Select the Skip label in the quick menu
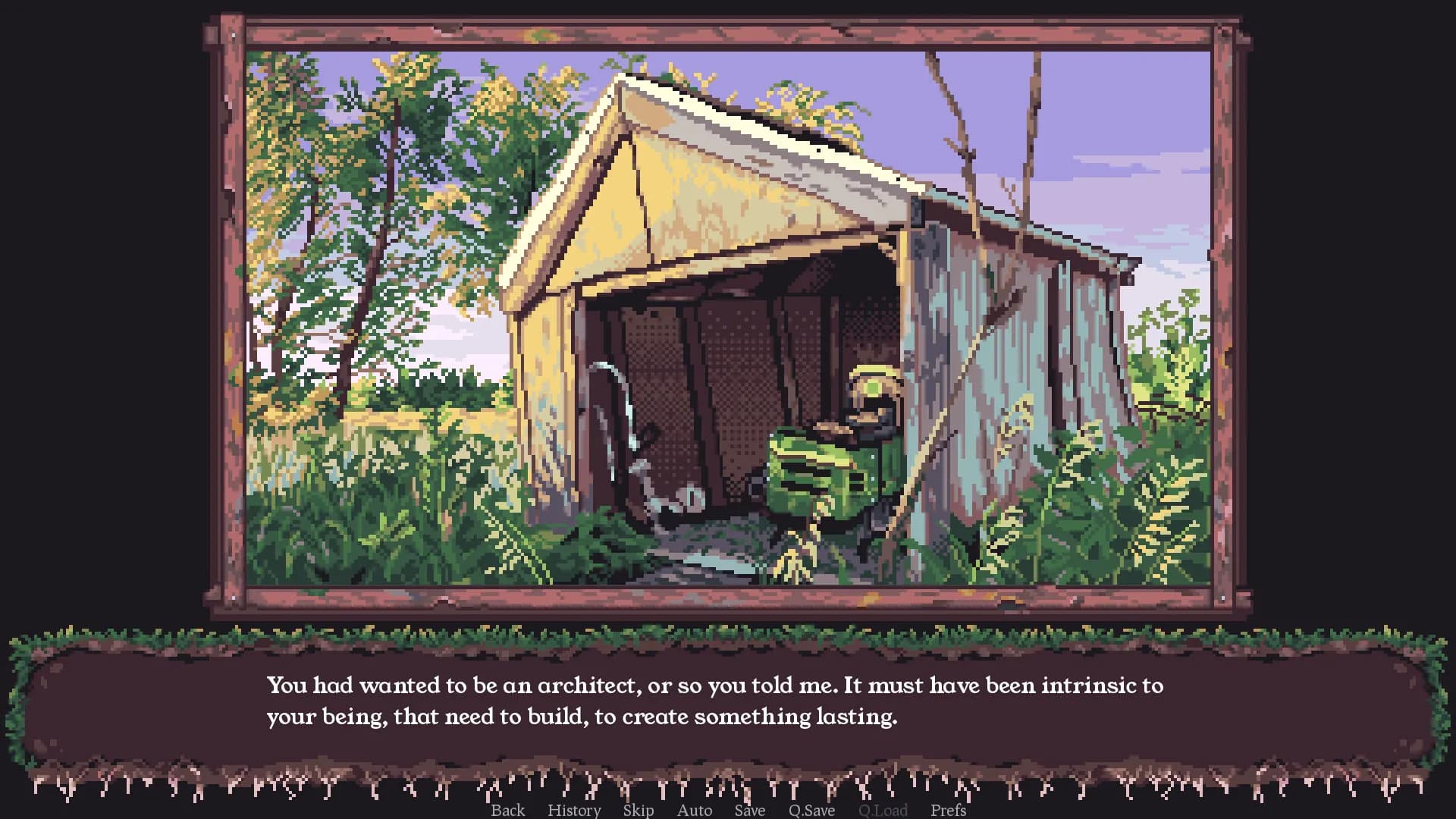Image resolution: width=1456 pixels, height=819 pixels. 637,810
